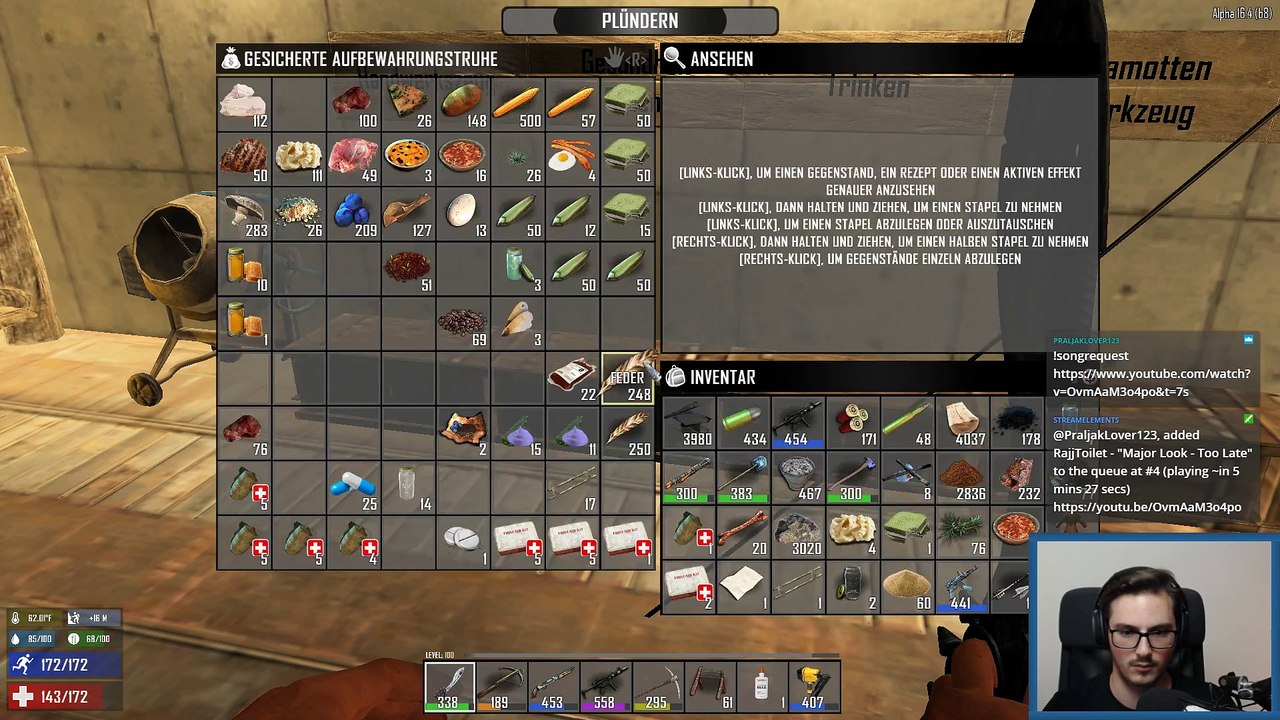This screenshot has width=1280, height=720.
Task: Open the YouTube song request link in chat
Action: pyautogui.click(x=1151, y=382)
